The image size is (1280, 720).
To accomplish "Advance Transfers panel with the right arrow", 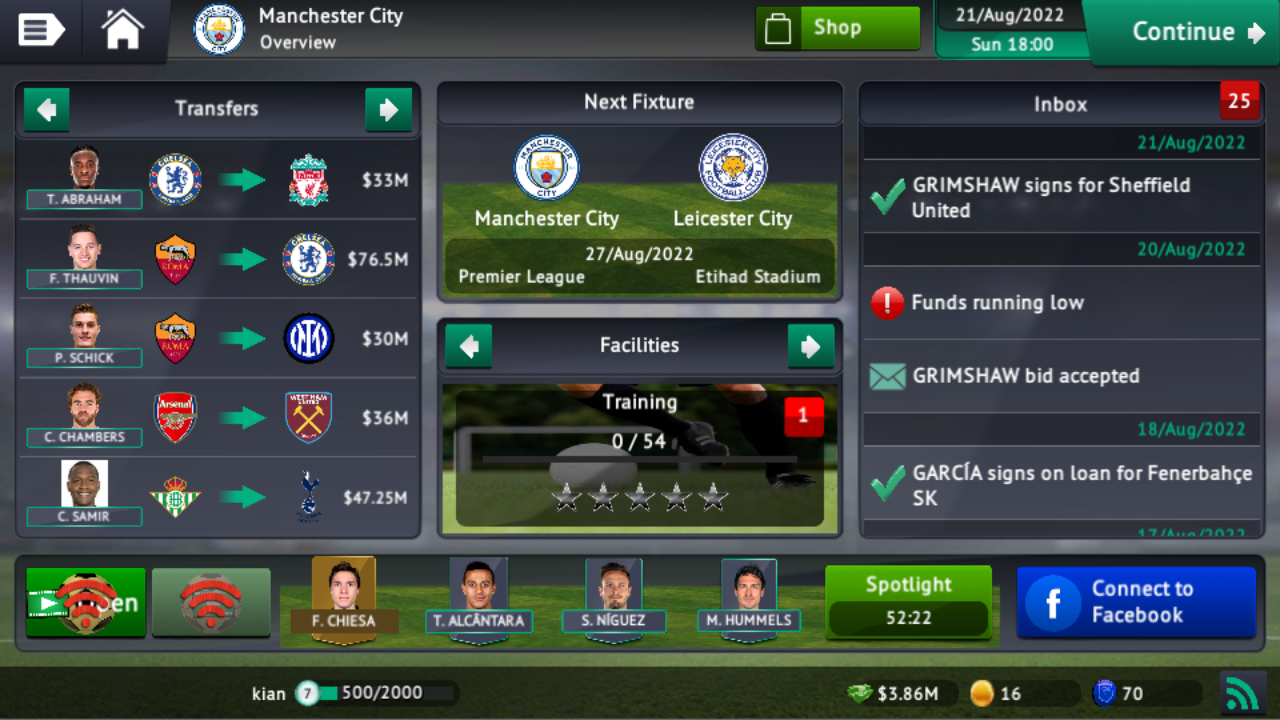I will coord(389,109).
